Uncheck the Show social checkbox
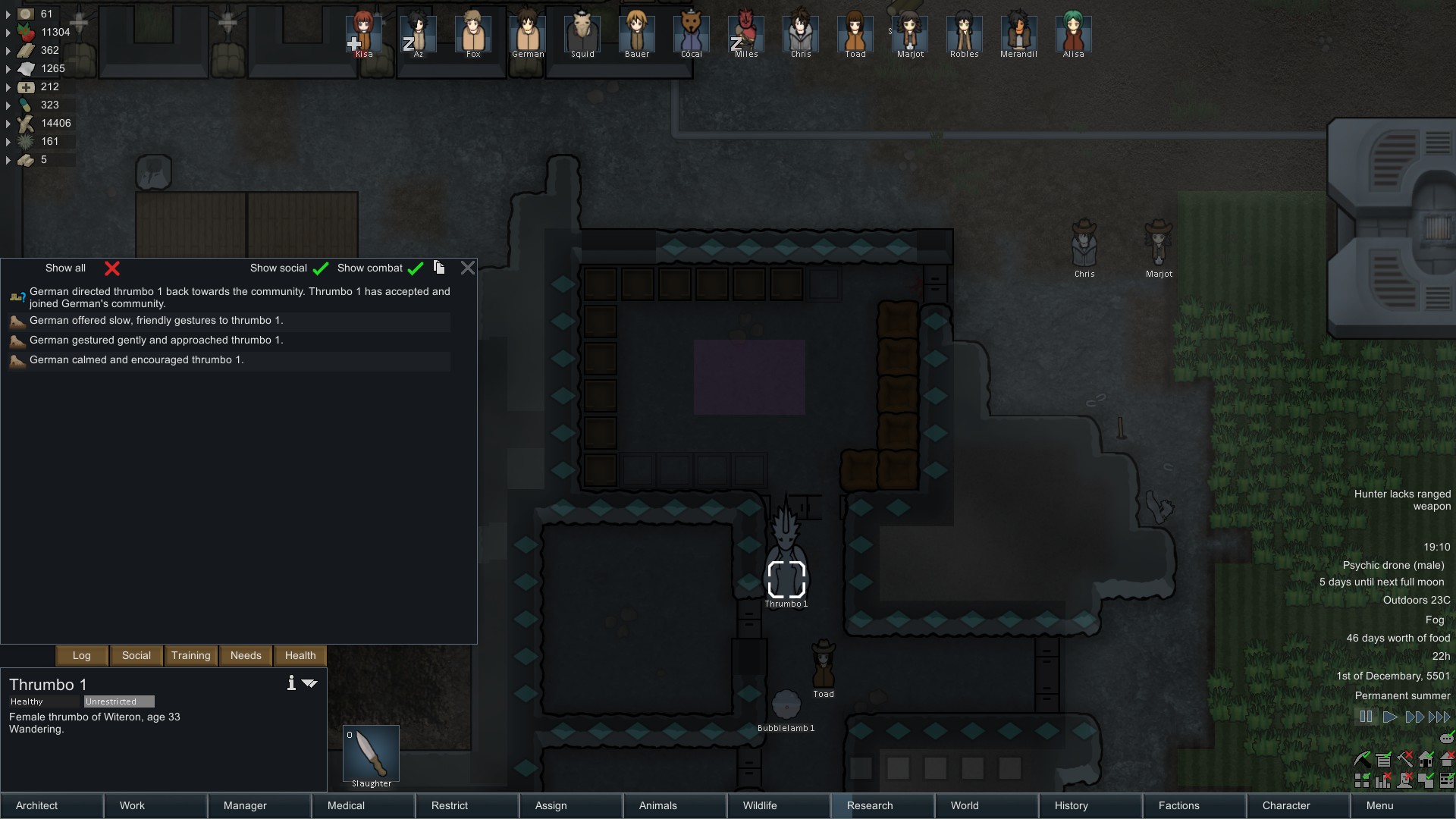This screenshot has width=1456, height=819. tap(321, 268)
